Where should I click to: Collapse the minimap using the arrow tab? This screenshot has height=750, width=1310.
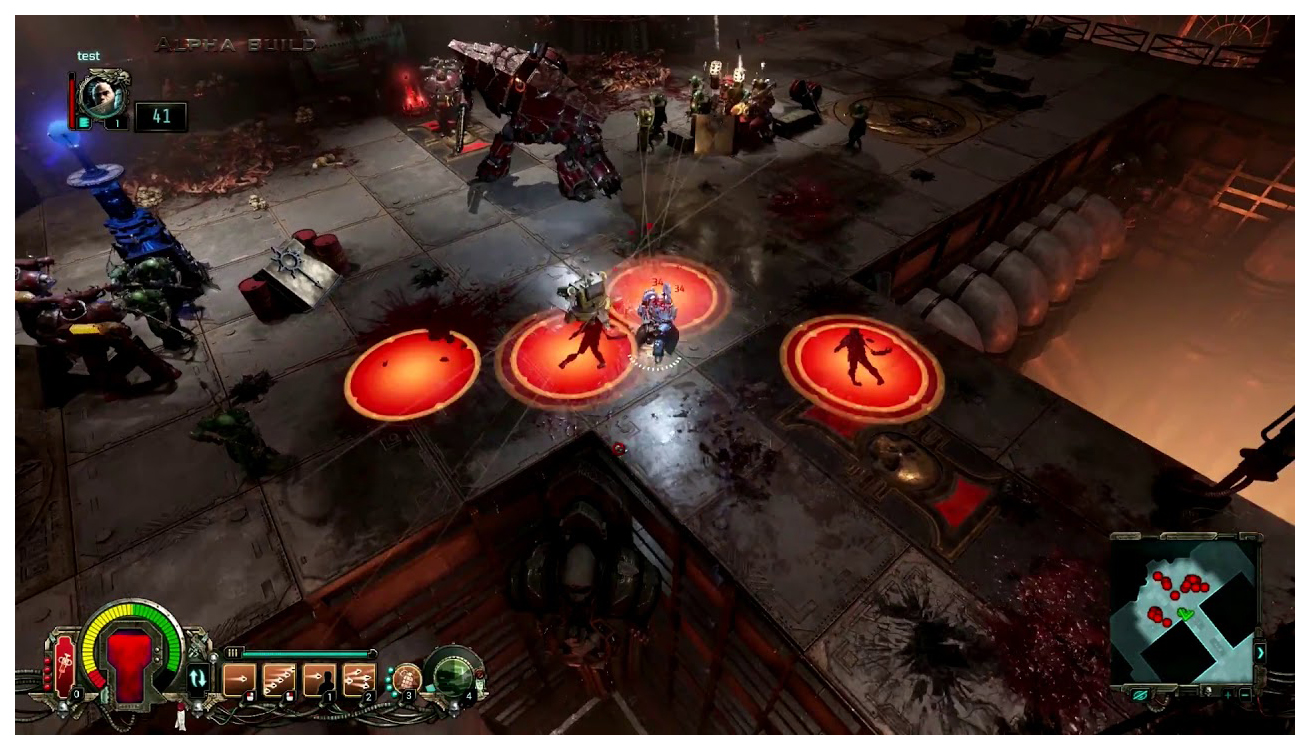click(1261, 652)
